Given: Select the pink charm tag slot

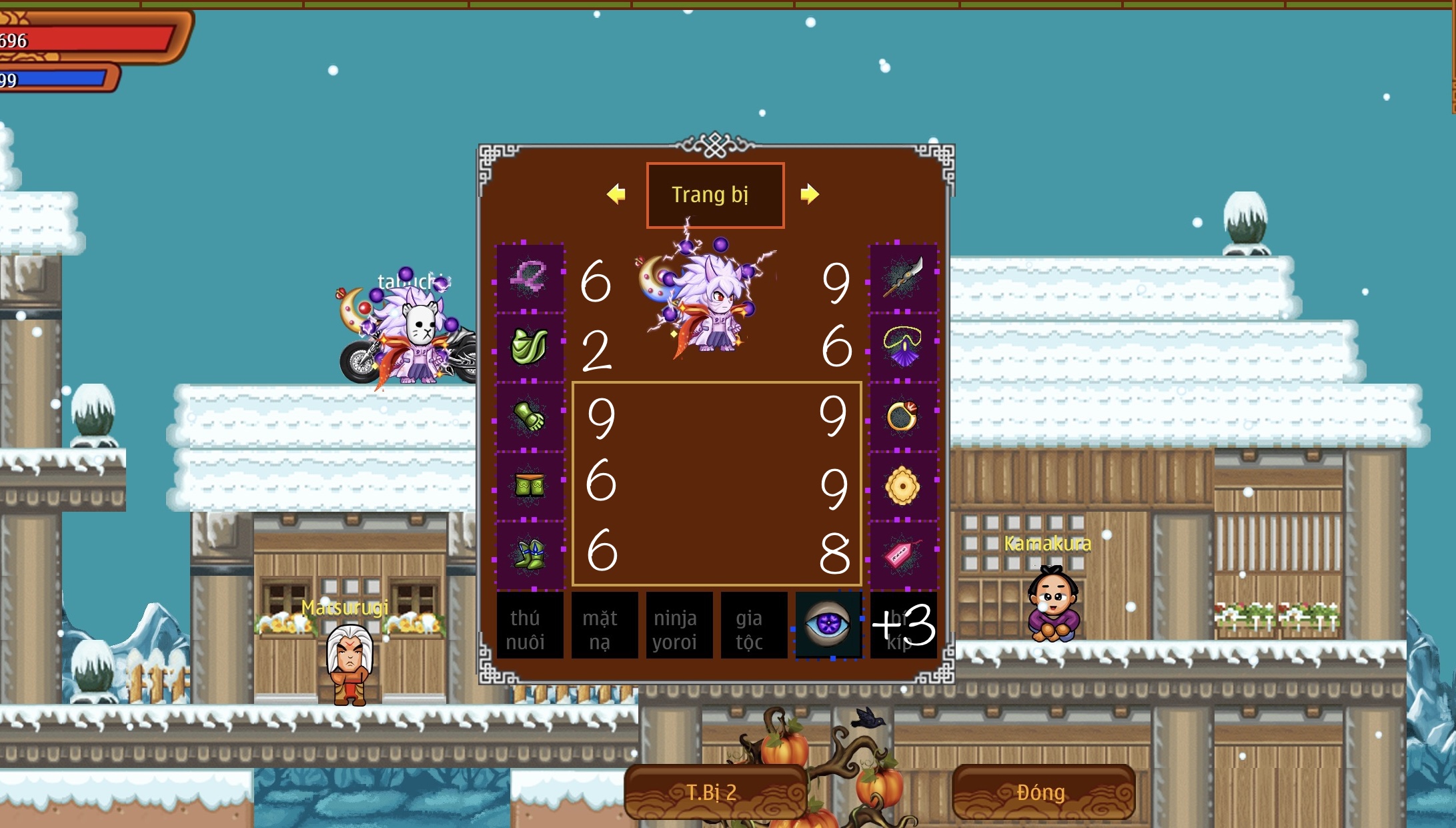Looking at the screenshot, I should (903, 555).
